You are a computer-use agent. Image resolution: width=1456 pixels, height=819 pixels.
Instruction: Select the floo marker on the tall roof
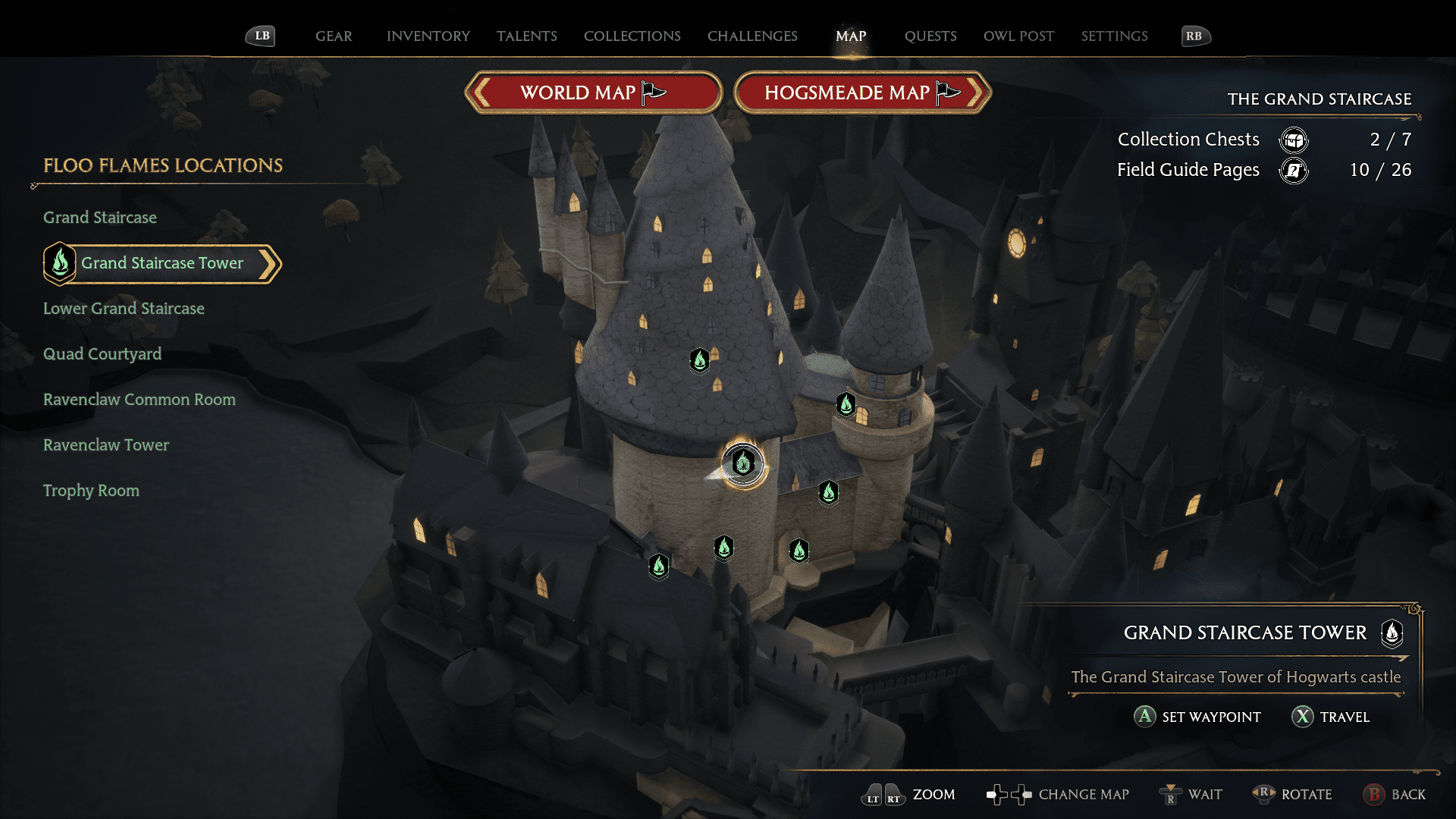coord(700,360)
